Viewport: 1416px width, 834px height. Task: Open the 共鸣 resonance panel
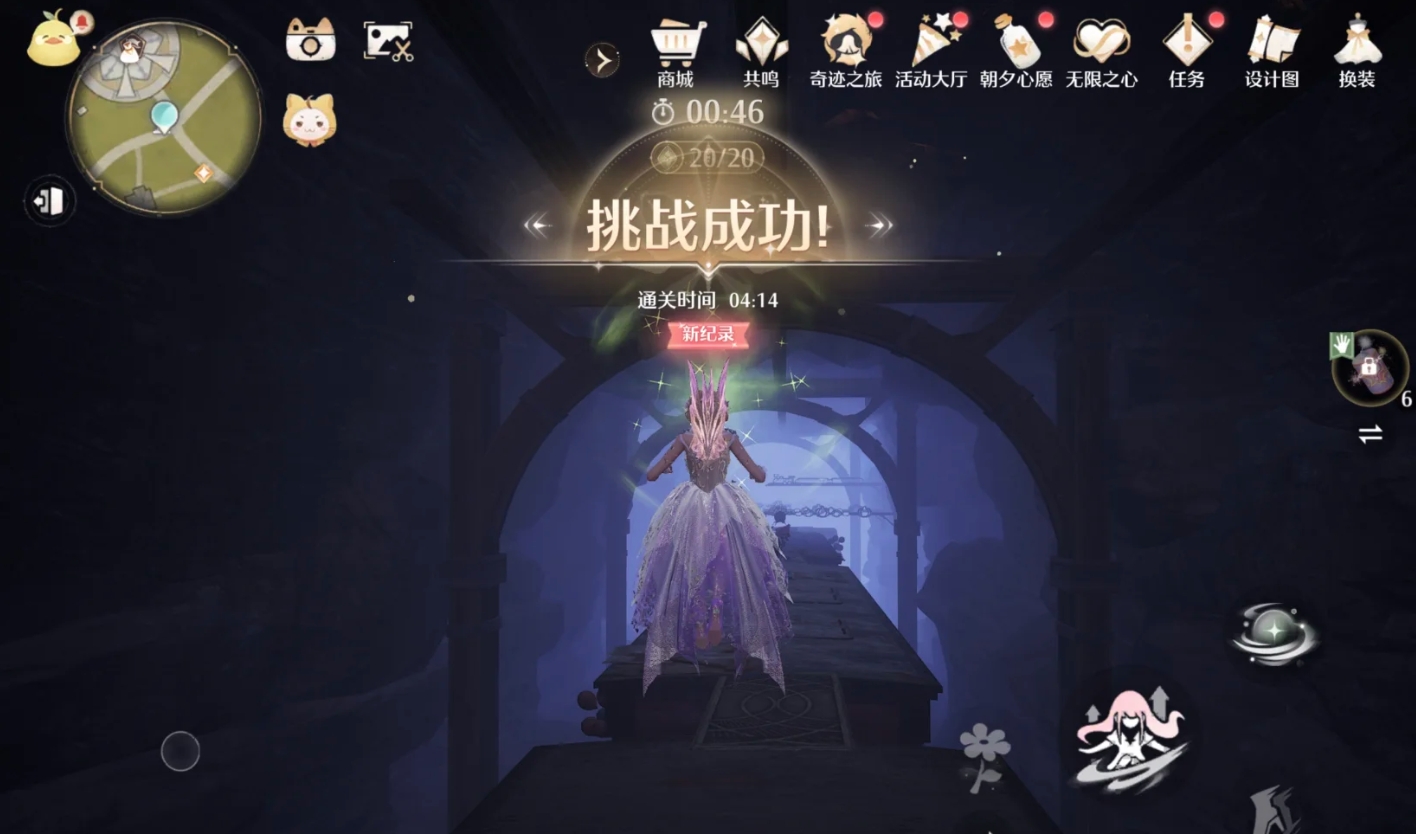tap(762, 45)
